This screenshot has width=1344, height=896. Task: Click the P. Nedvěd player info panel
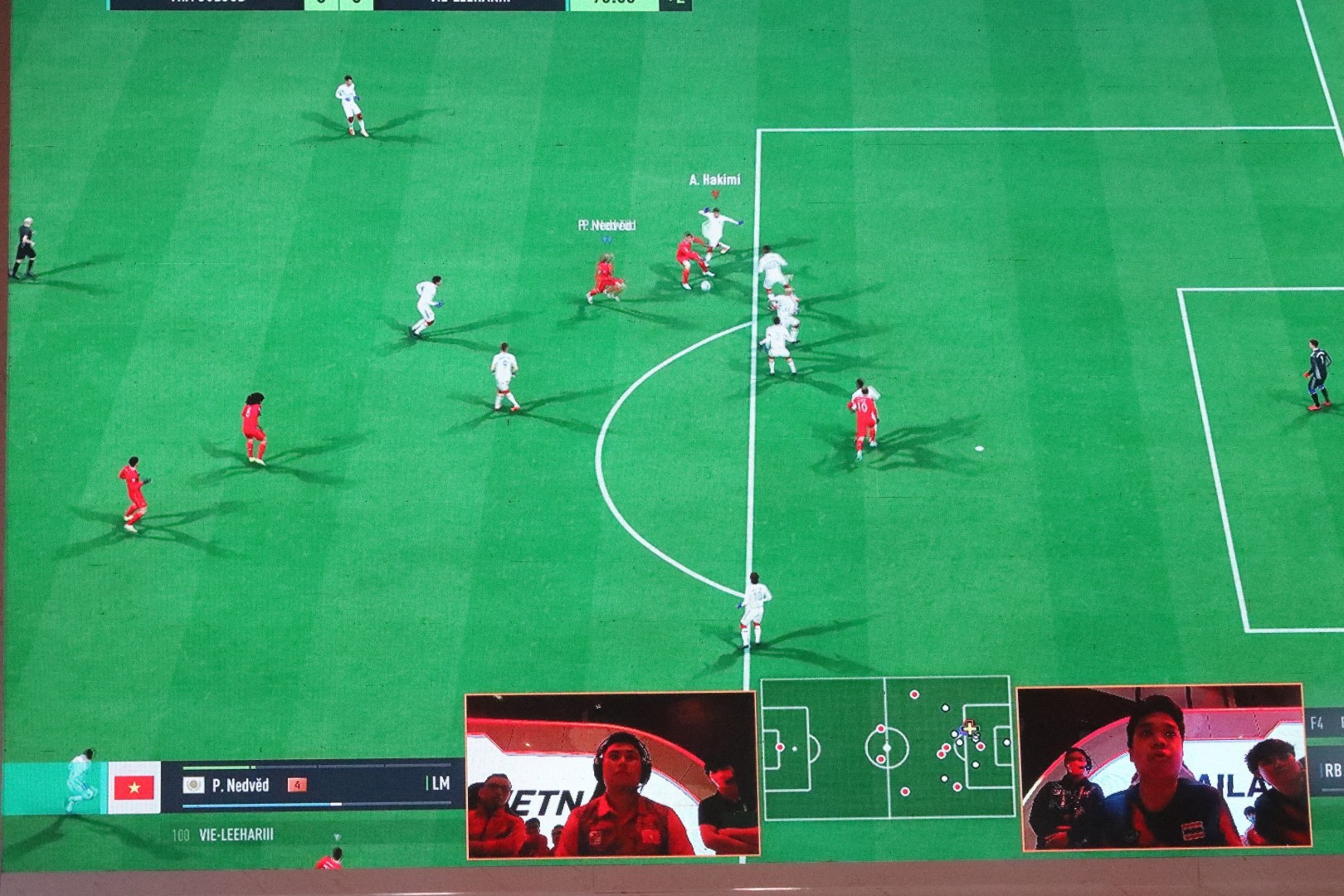[x=315, y=785]
